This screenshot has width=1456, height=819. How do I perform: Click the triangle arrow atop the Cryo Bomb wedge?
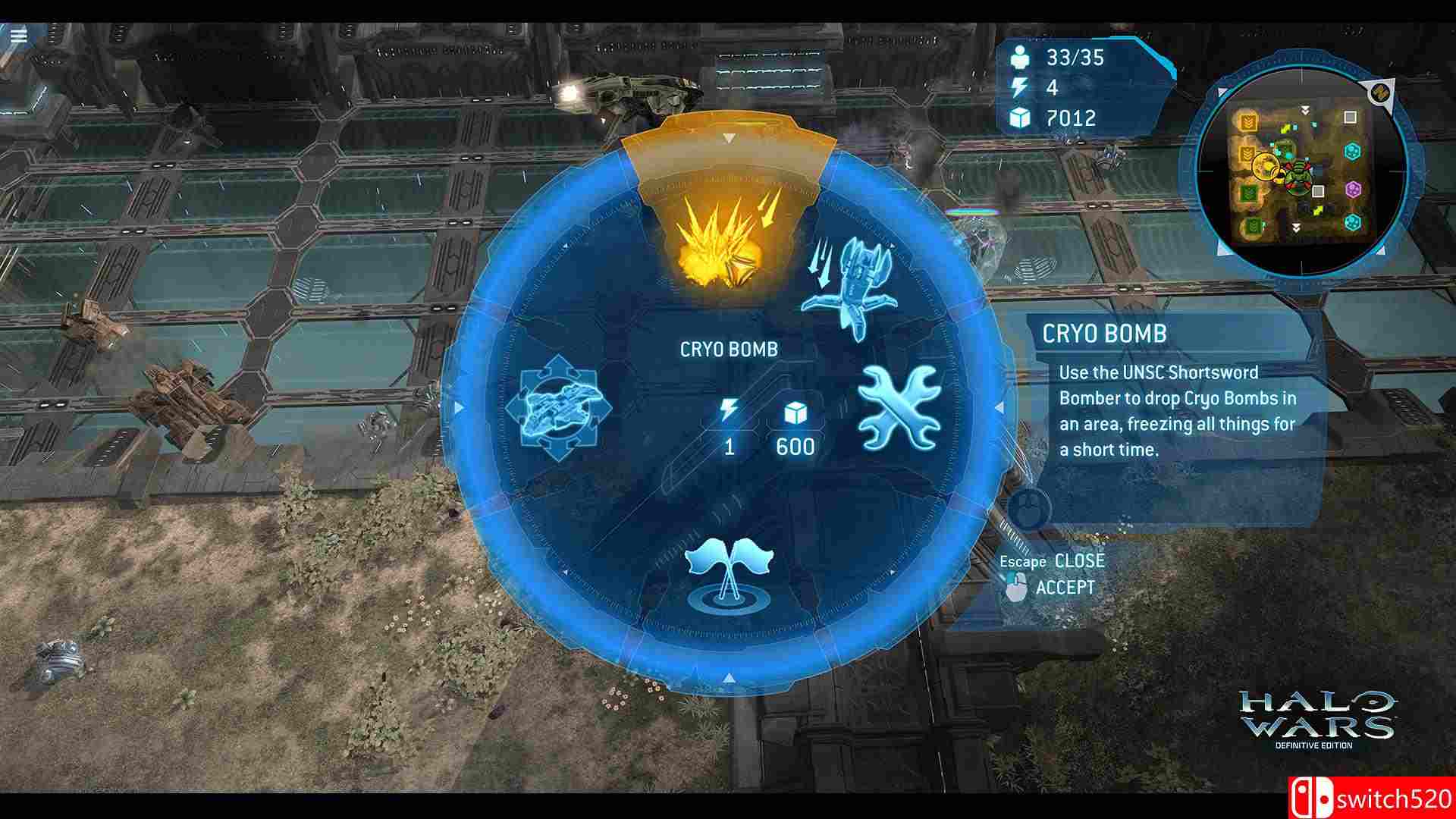click(730, 138)
